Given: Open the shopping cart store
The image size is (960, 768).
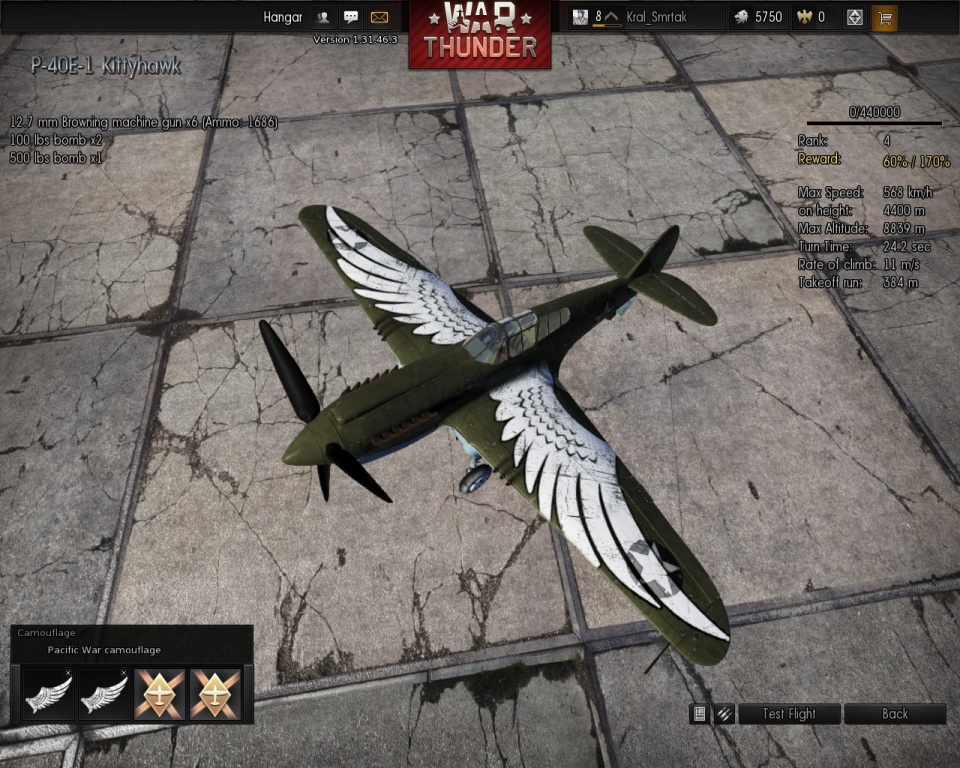Looking at the screenshot, I should coord(884,17).
